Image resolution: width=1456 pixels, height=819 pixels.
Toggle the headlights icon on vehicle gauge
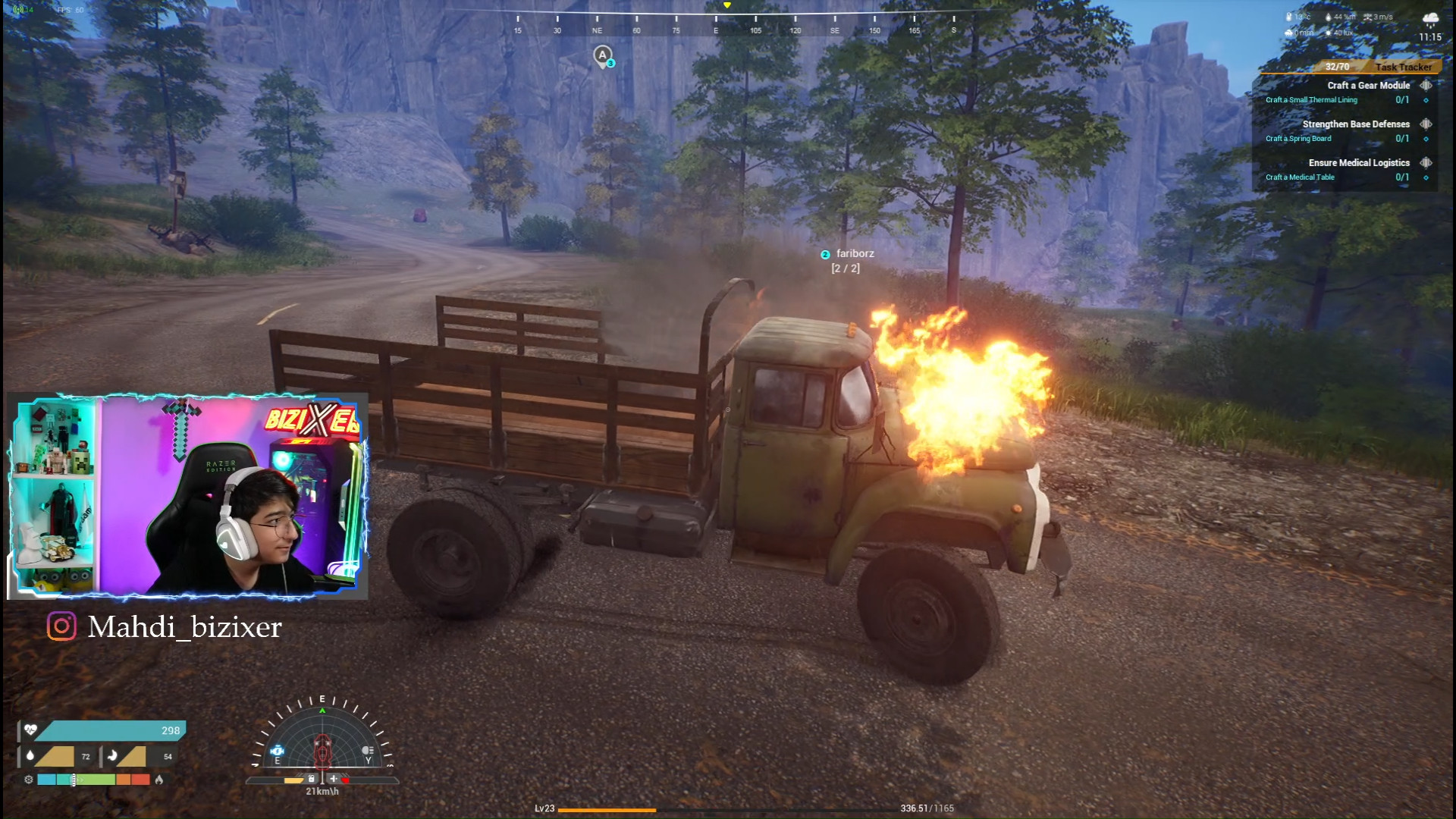(x=368, y=751)
